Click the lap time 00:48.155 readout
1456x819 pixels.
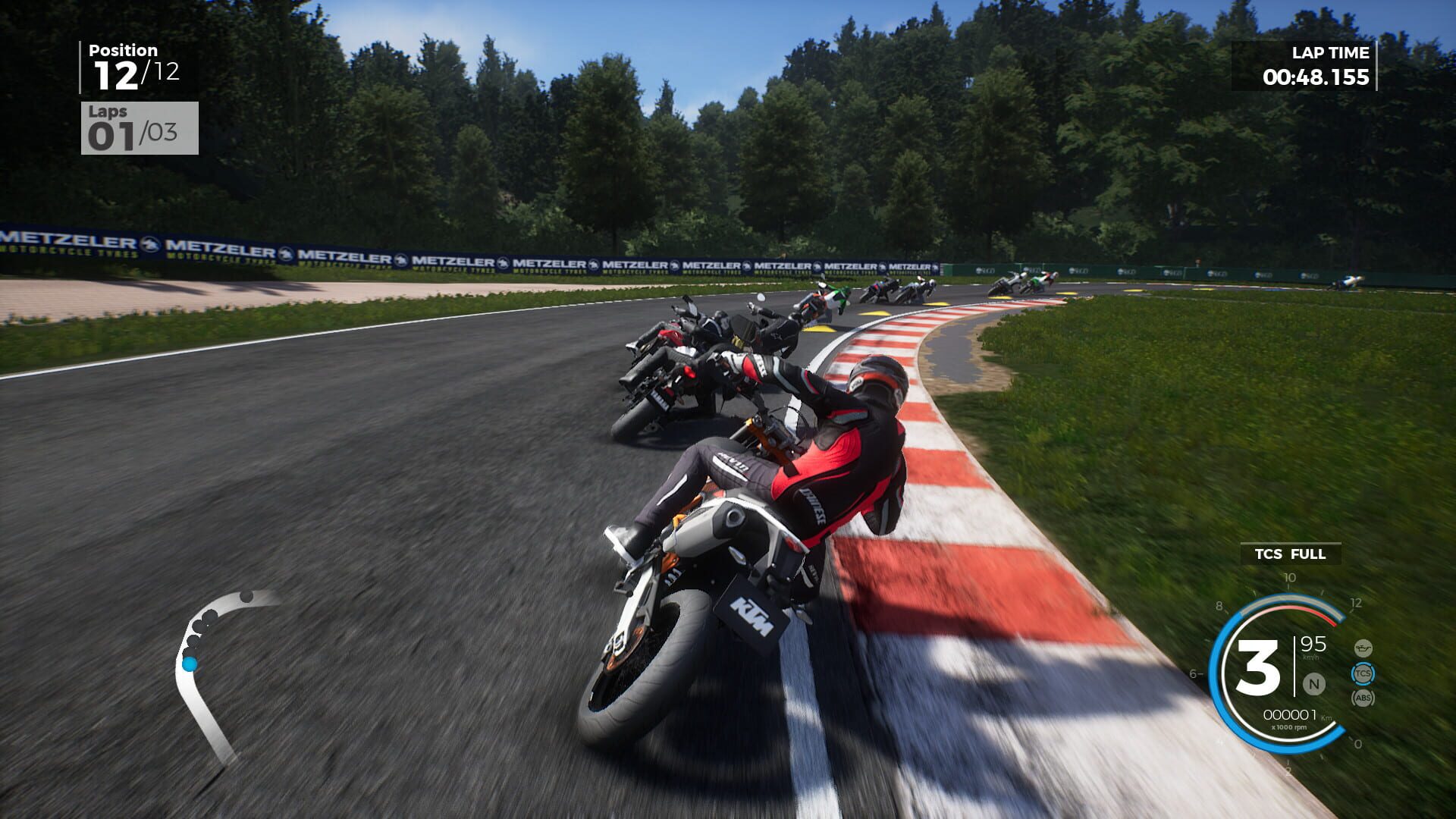pos(1317,77)
